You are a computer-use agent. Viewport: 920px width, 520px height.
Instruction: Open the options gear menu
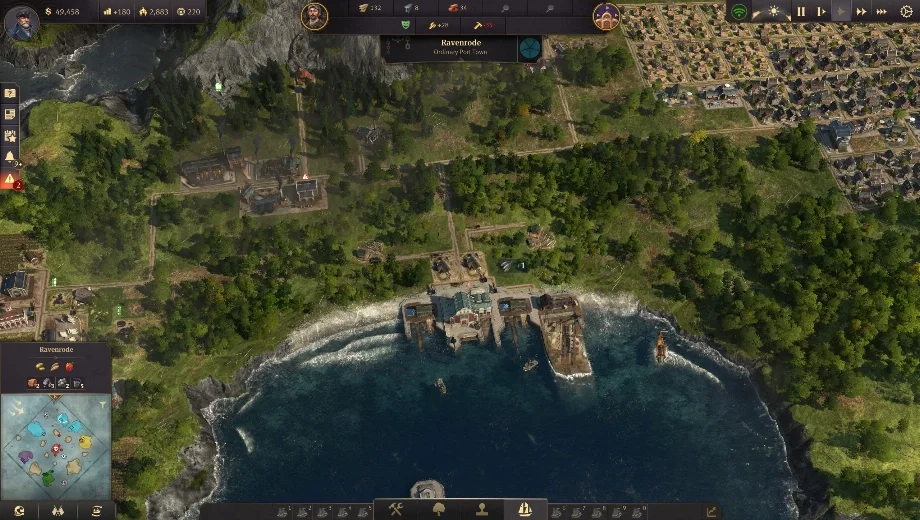click(906, 12)
